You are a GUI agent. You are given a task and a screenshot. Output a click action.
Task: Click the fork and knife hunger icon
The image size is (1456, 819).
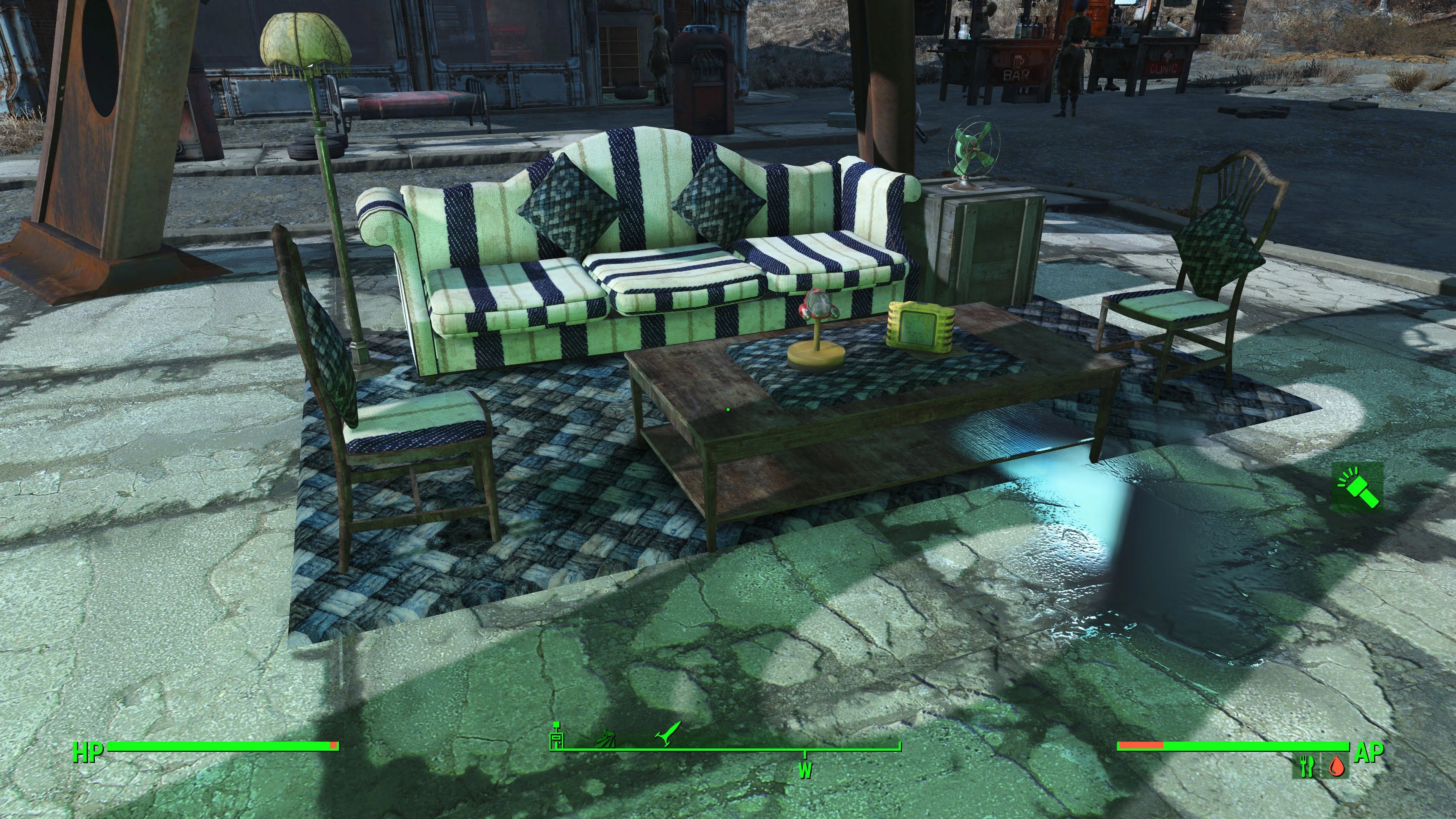(x=1307, y=766)
